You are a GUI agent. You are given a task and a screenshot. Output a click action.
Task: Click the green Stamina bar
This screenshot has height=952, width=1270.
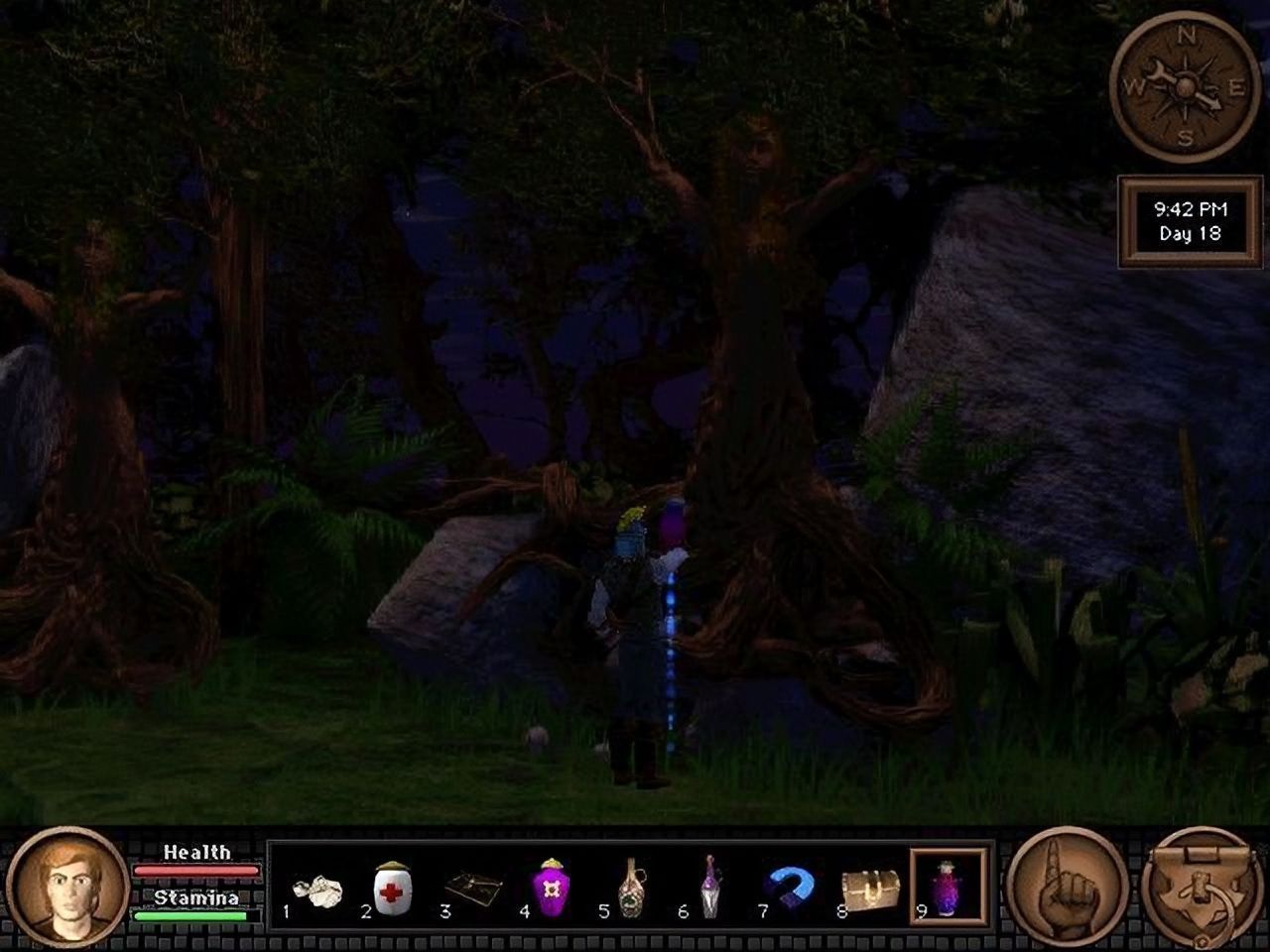tap(190, 916)
